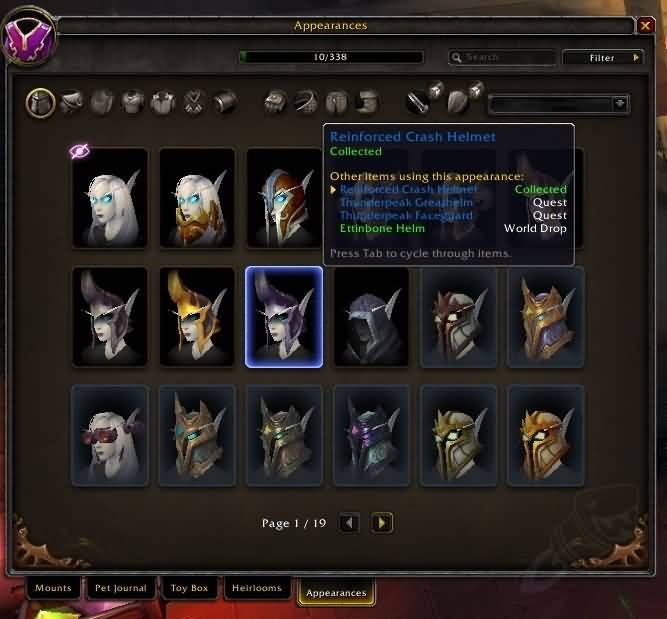Open the Filter dropdown
The image size is (667, 619).
point(602,58)
